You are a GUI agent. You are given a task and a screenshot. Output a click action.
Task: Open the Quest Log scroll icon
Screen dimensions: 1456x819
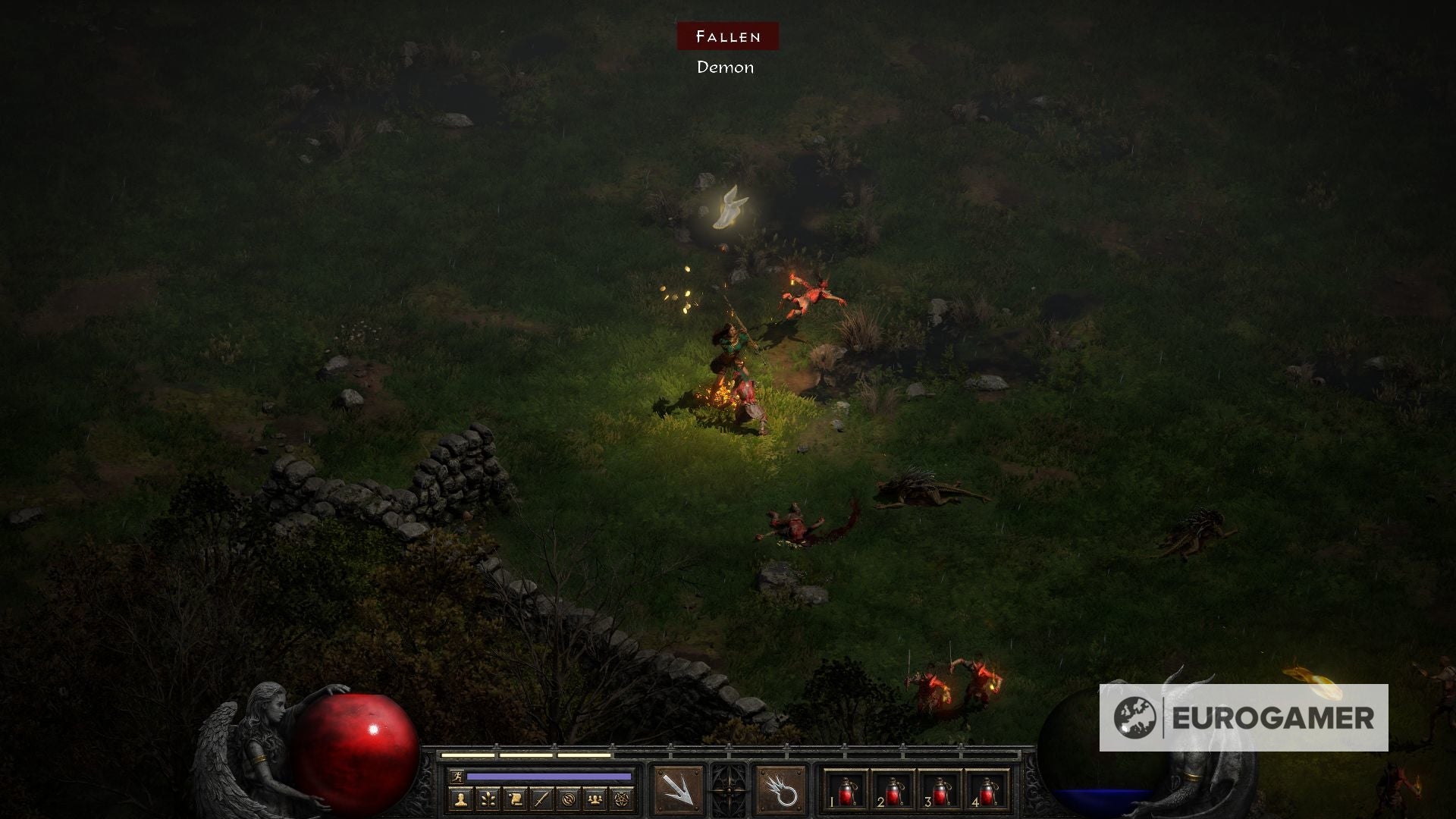[x=514, y=799]
